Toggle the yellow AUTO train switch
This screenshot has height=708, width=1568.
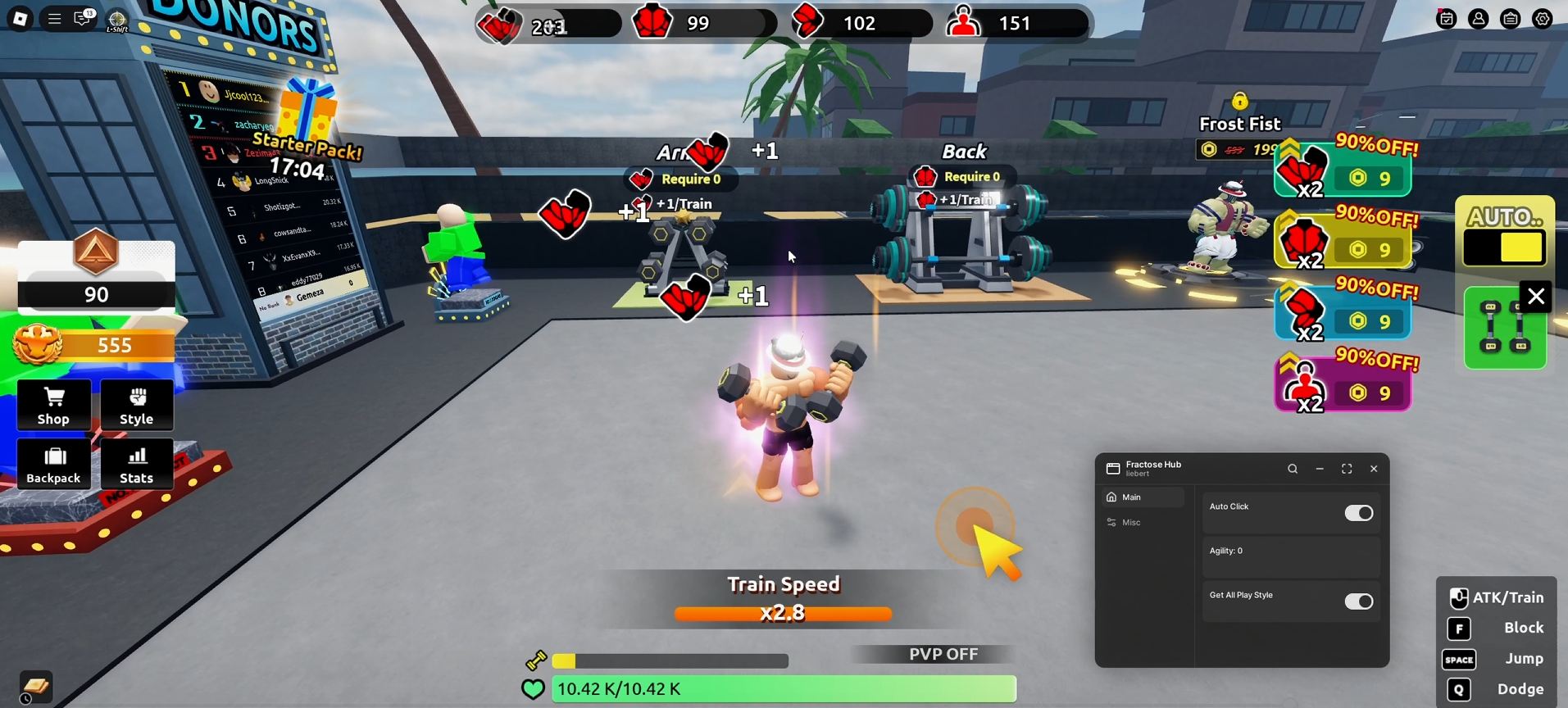click(x=1505, y=247)
